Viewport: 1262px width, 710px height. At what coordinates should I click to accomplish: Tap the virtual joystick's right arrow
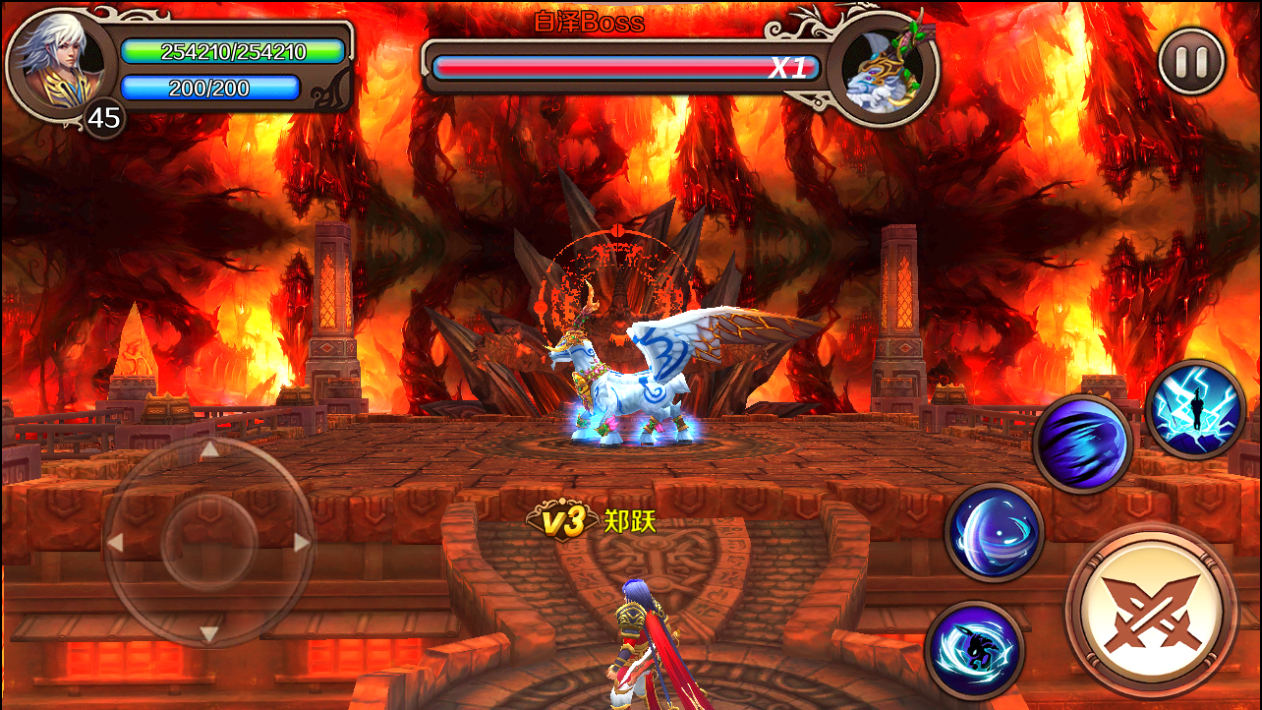tap(301, 543)
